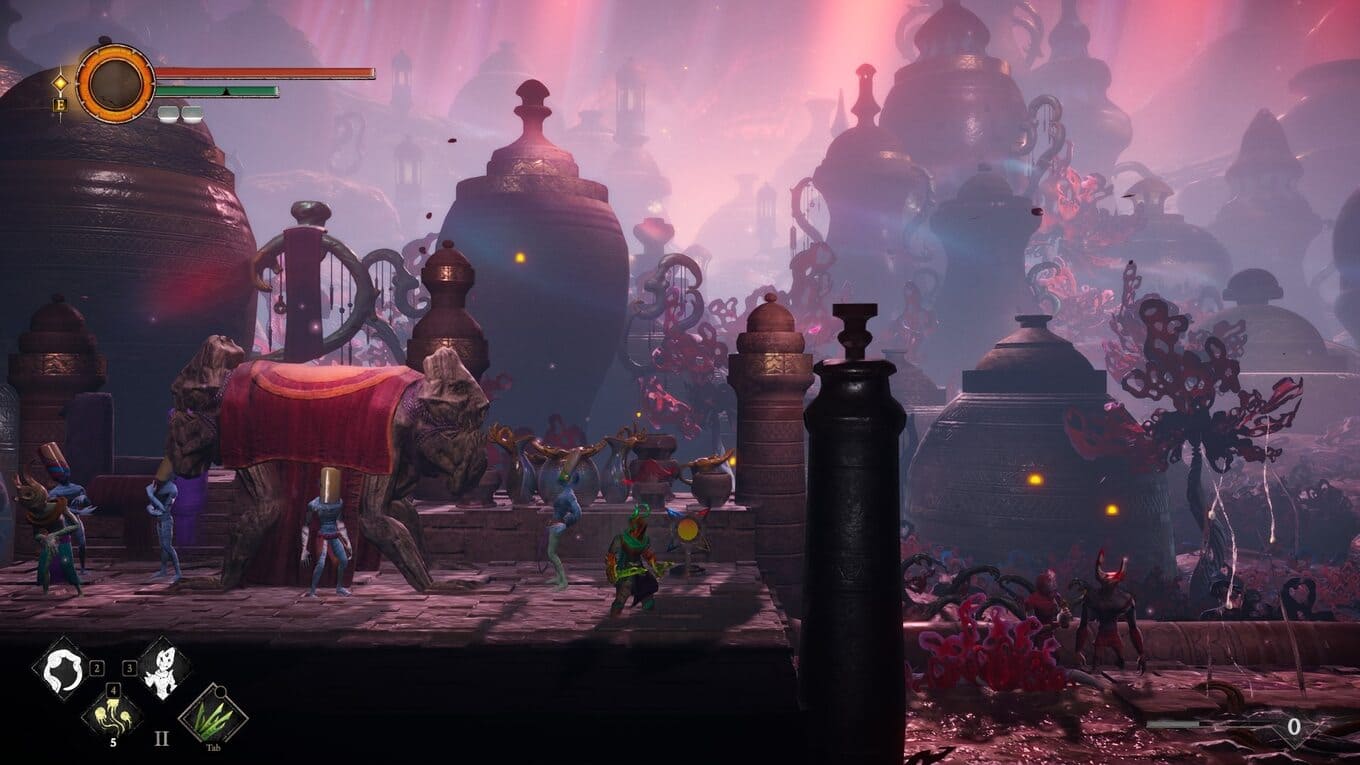Use the yellow jellyfish spores item
The image size is (1360, 765).
(112, 712)
